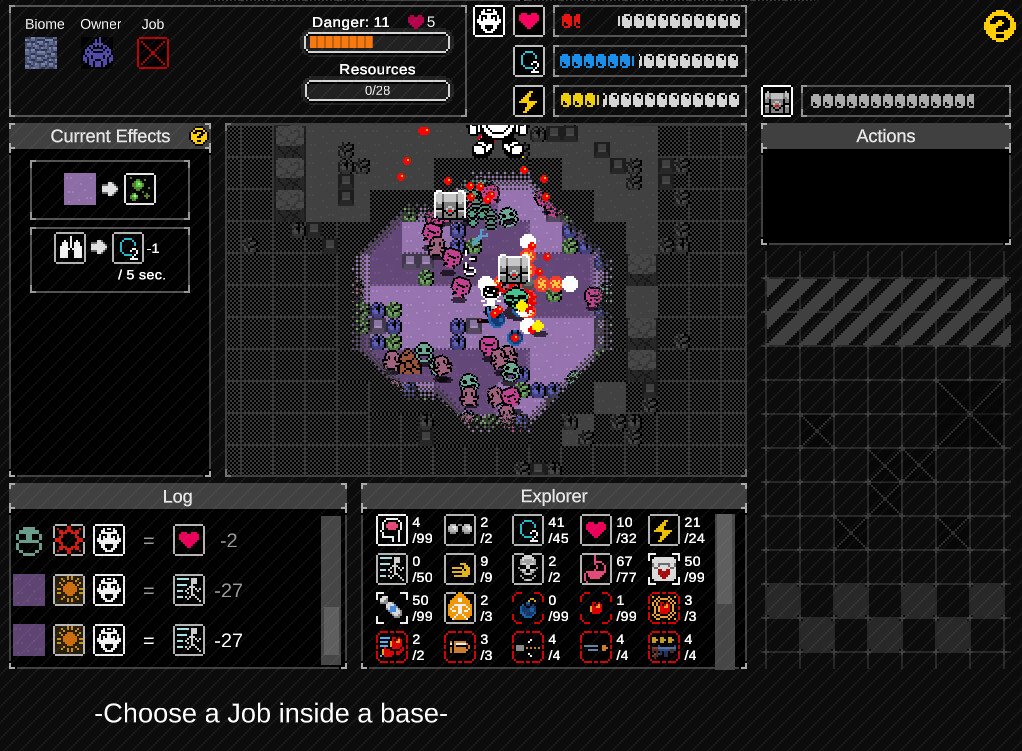
Task: Open the yellow help question mark top-right
Action: click(1000, 27)
